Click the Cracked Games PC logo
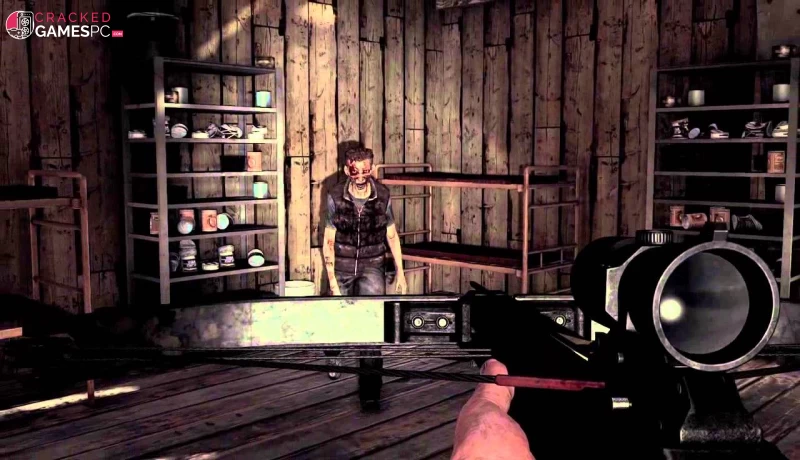The width and height of the screenshot is (800, 460). tap(63, 24)
